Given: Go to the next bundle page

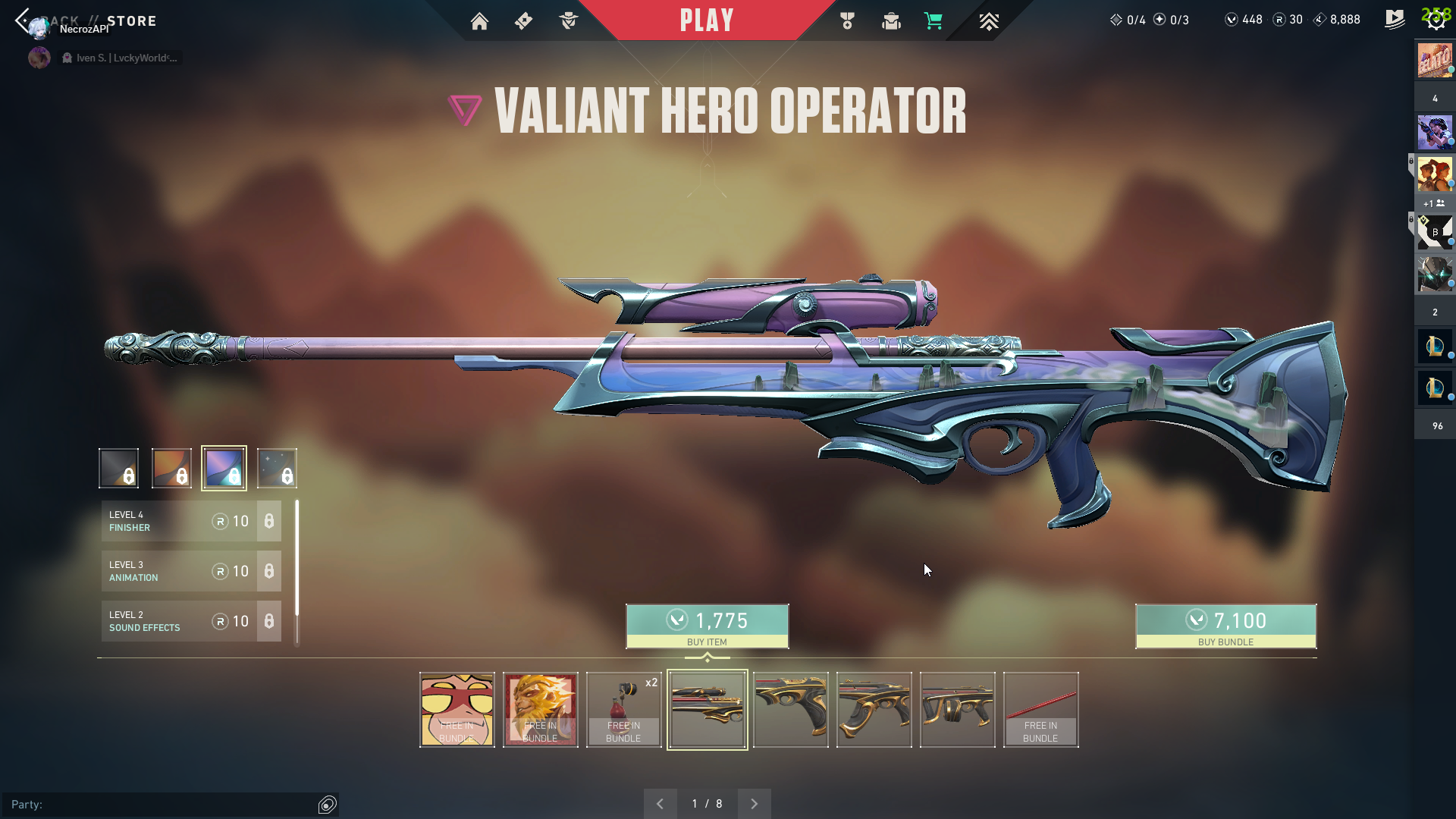Looking at the screenshot, I should tap(754, 804).
